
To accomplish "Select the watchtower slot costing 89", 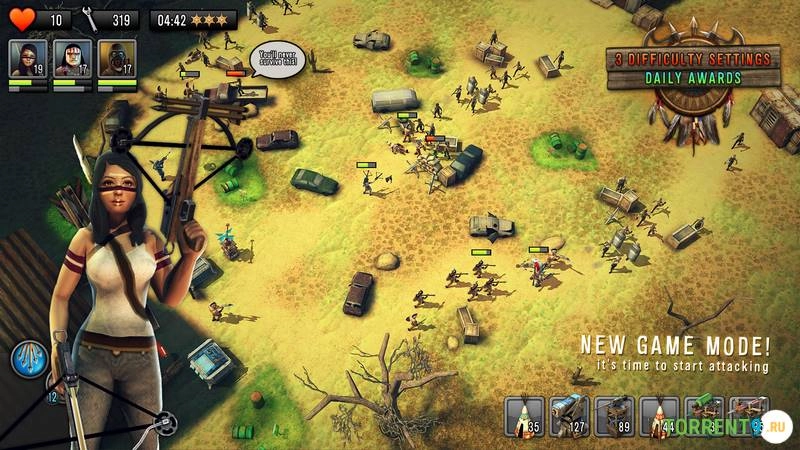I will click(613, 417).
